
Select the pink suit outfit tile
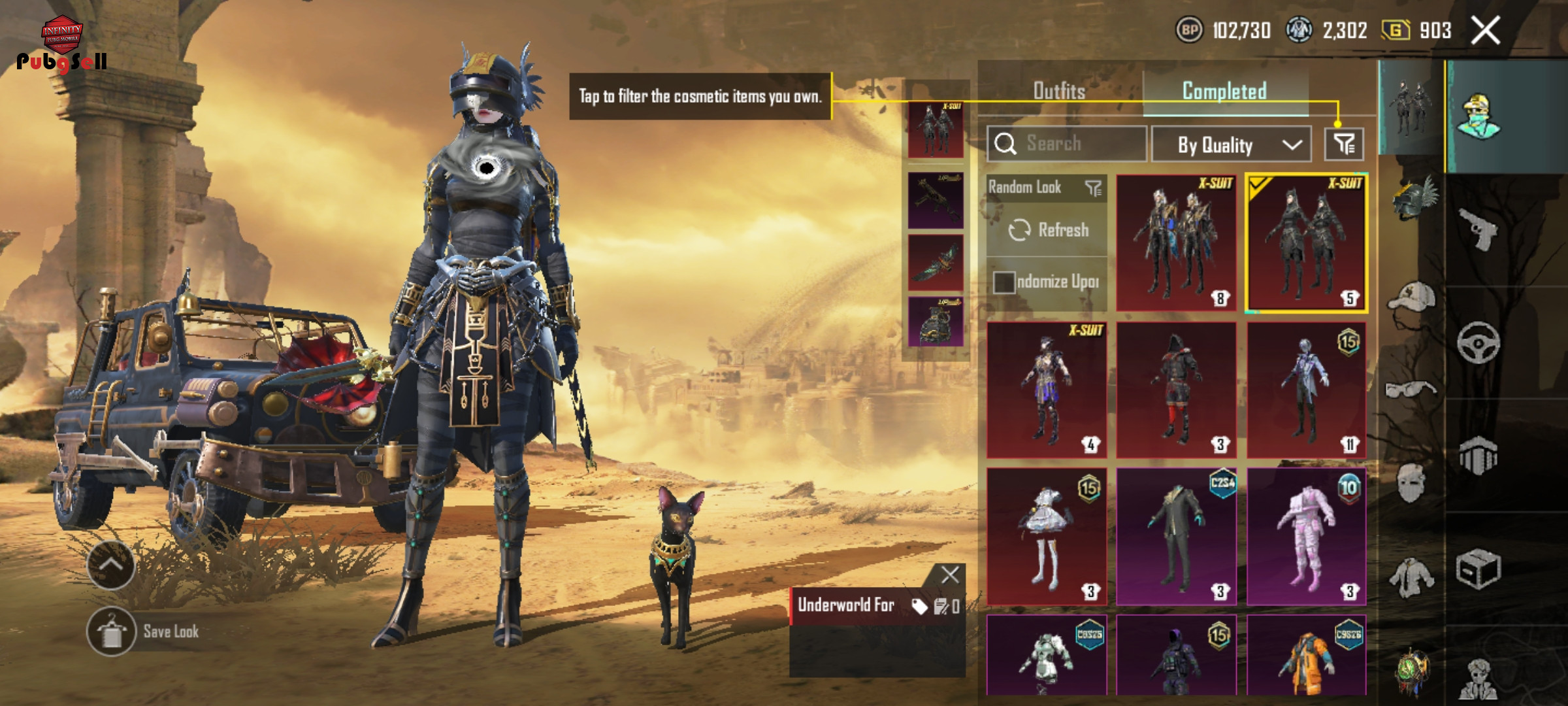(1307, 536)
